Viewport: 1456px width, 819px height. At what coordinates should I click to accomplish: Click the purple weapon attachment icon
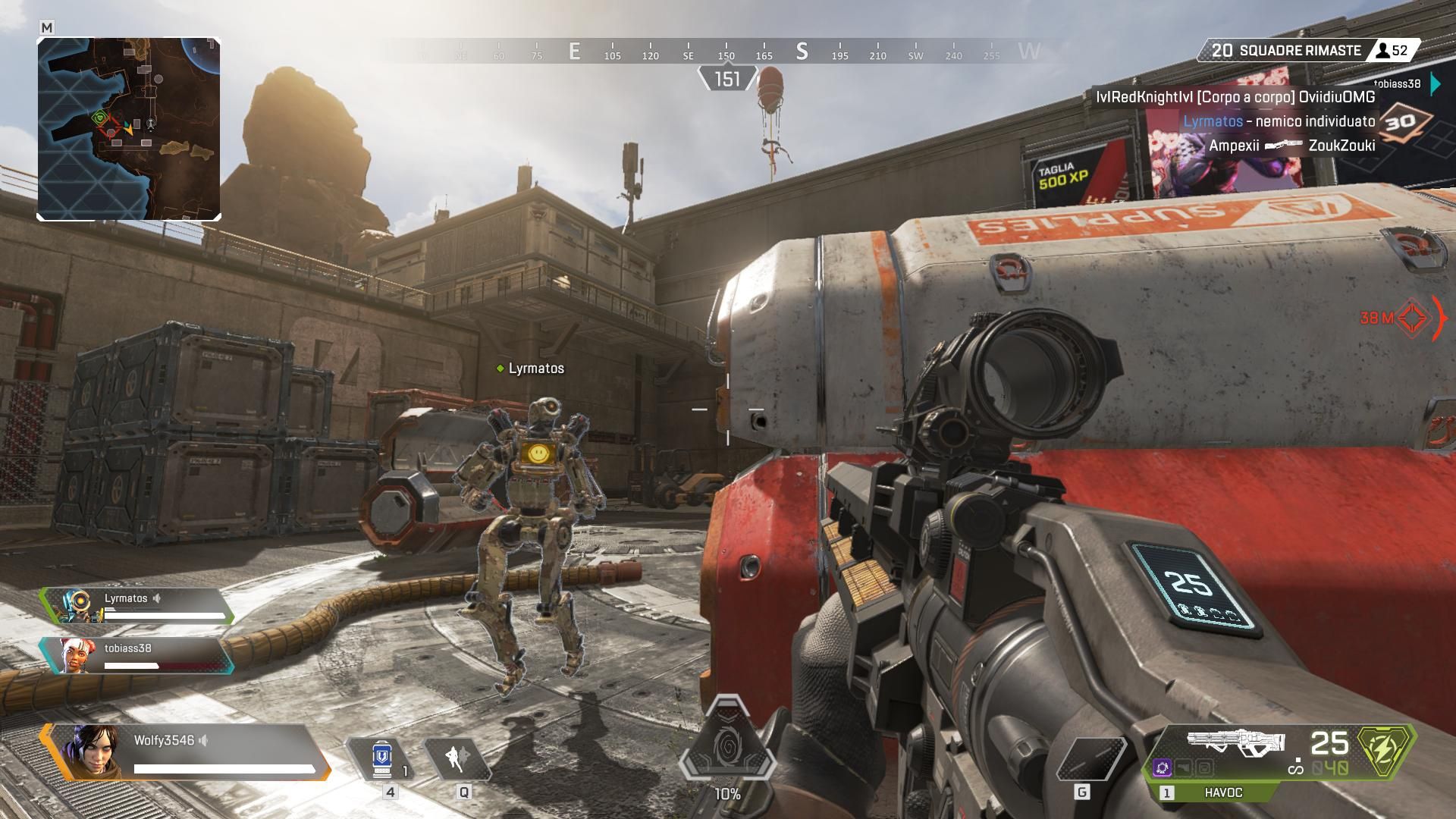[x=1163, y=768]
